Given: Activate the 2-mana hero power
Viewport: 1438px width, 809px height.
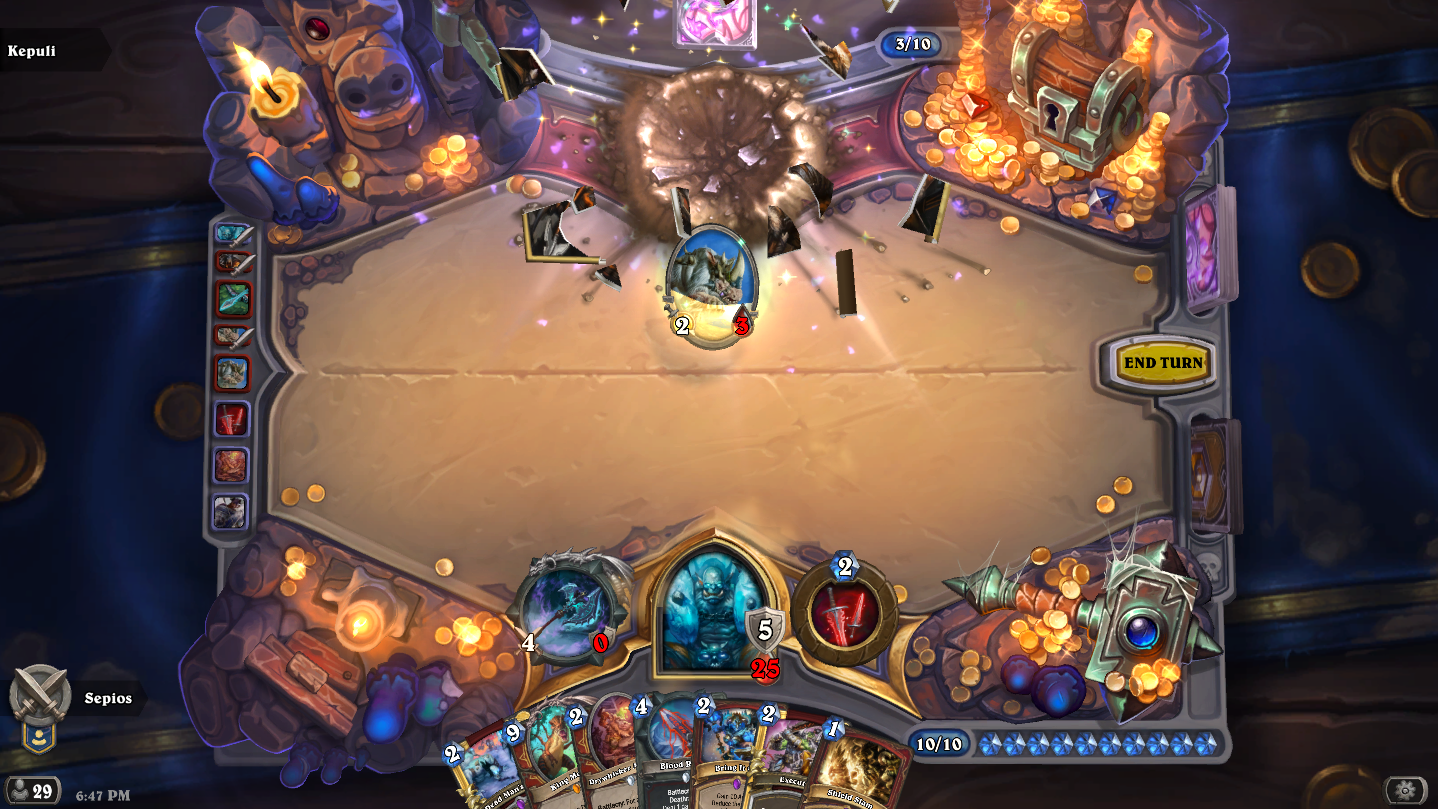Looking at the screenshot, I should pyautogui.click(x=845, y=613).
